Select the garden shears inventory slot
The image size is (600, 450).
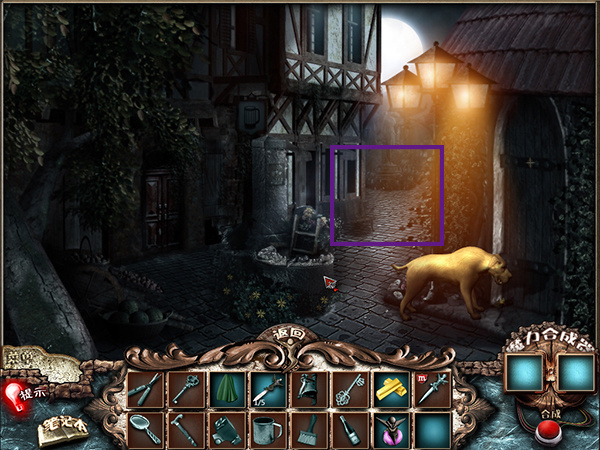point(145,389)
